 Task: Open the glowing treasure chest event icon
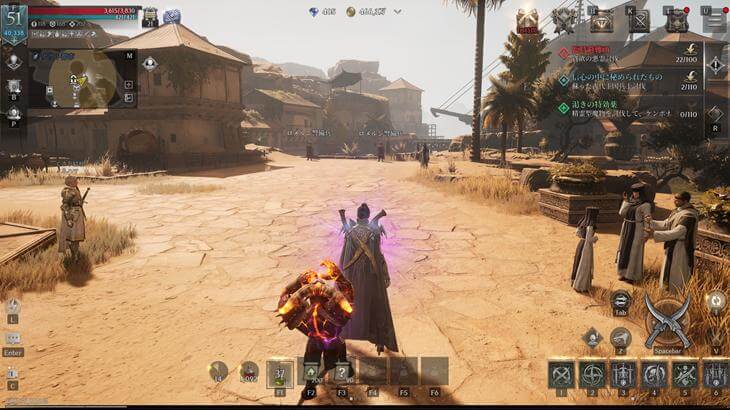pyautogui.click(x=526, y=19)
